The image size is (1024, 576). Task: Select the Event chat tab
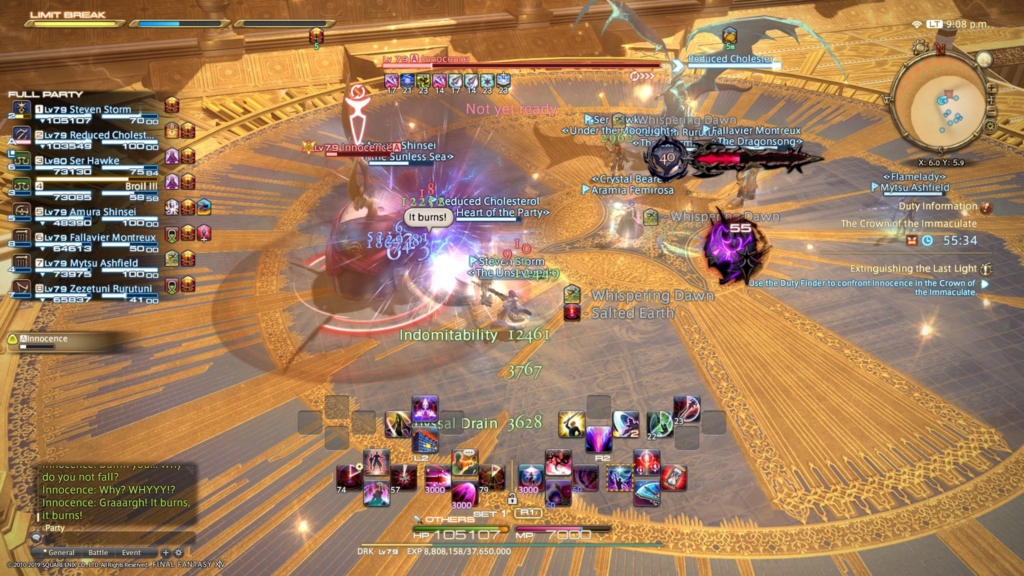coord(132,552)
